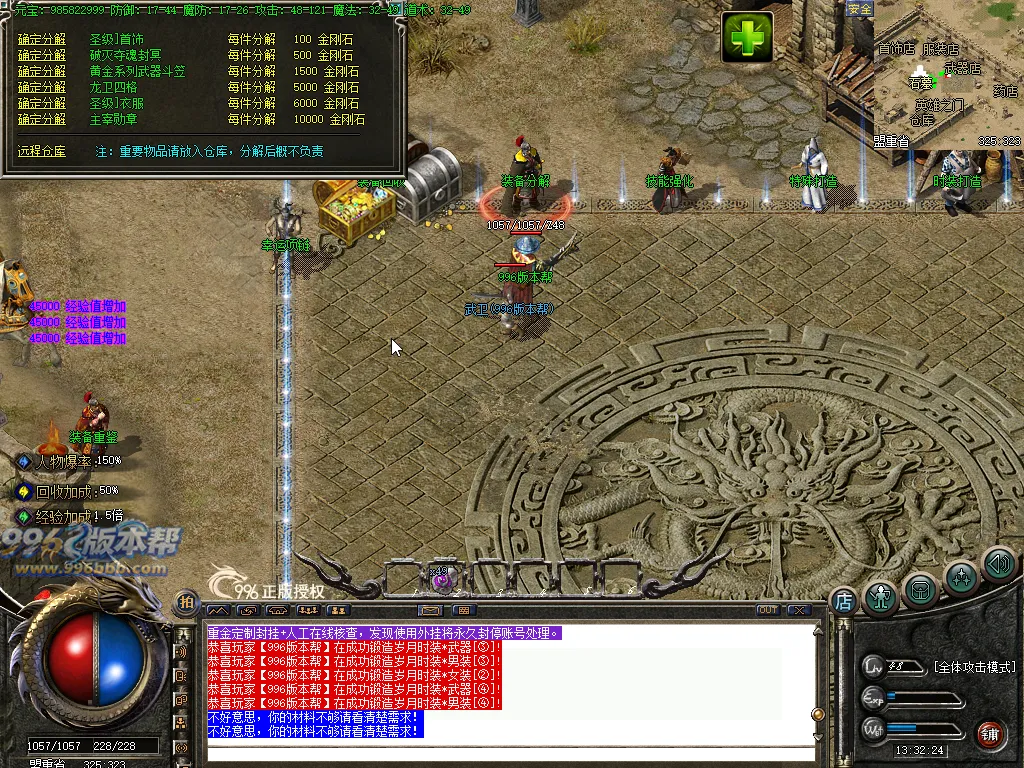
Task: Confirm decomposing 黄金系列武器斗笠
Action: [41, 71]
